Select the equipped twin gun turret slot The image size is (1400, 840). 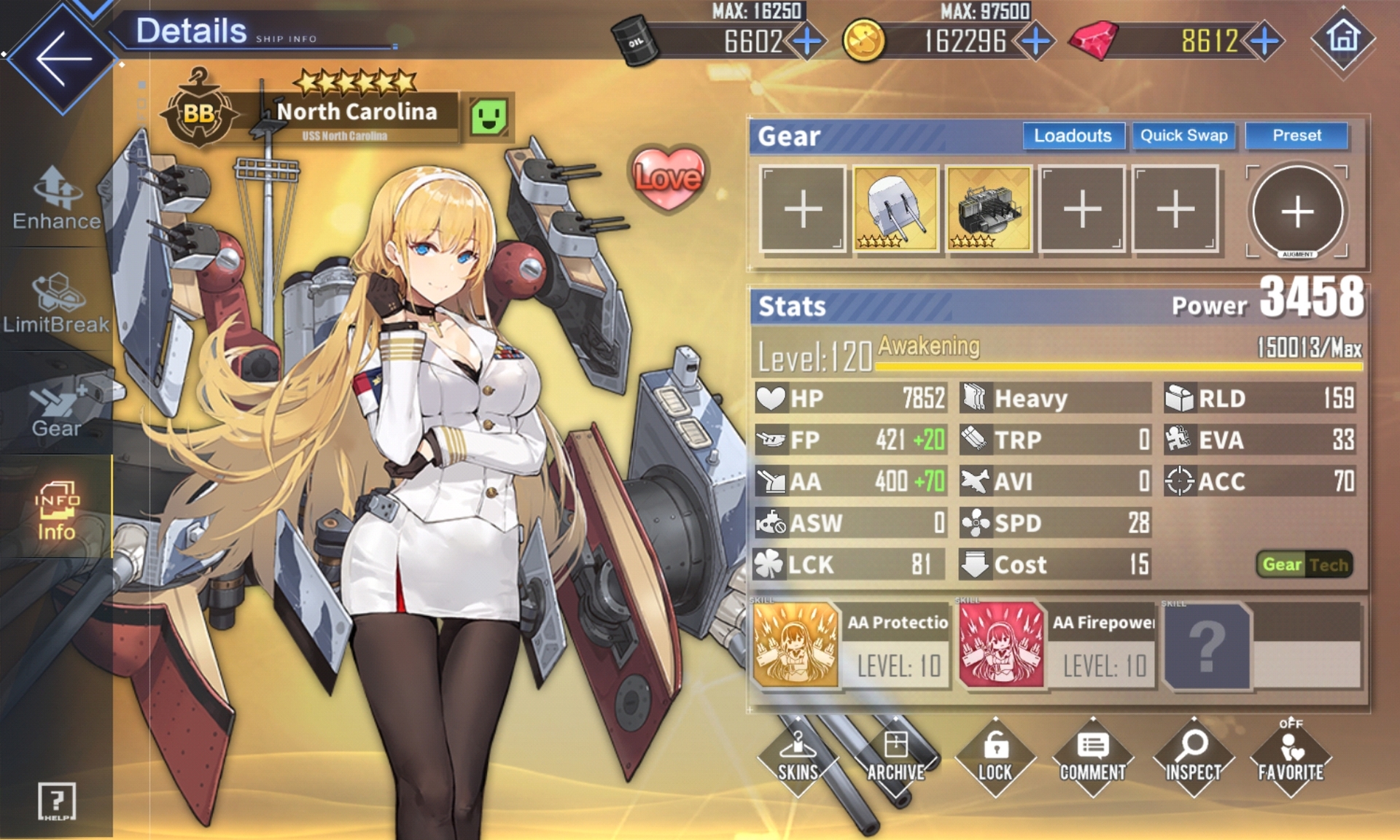point(895,209)
